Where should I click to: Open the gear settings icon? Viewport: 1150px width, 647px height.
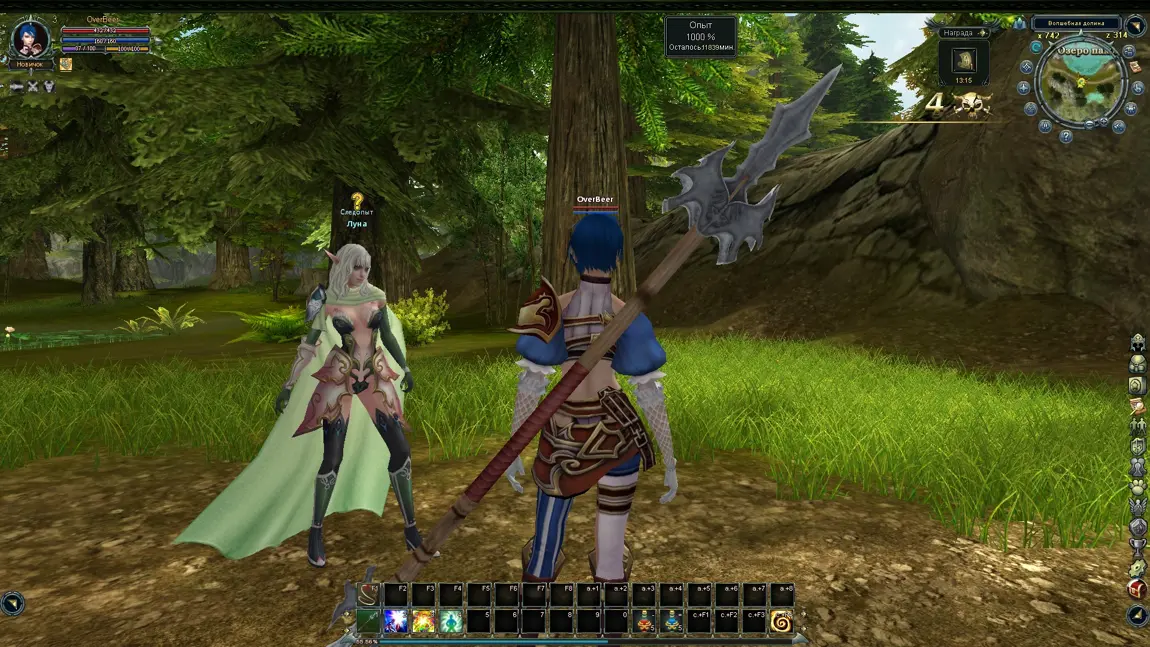tap(1137, 568)
